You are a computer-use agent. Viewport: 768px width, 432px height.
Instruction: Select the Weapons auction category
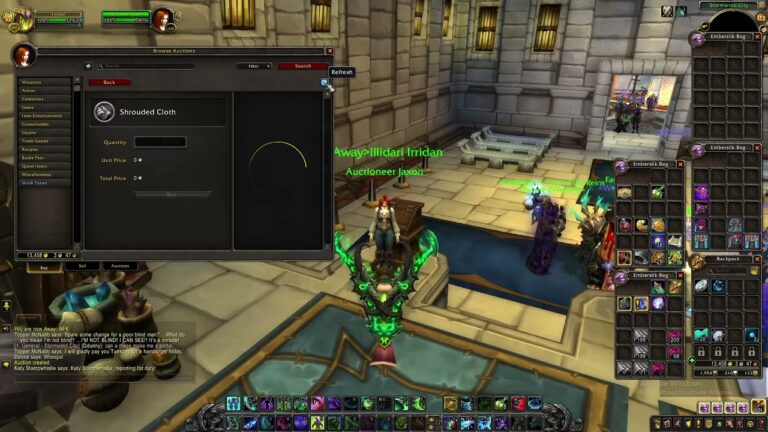point(45,82)
